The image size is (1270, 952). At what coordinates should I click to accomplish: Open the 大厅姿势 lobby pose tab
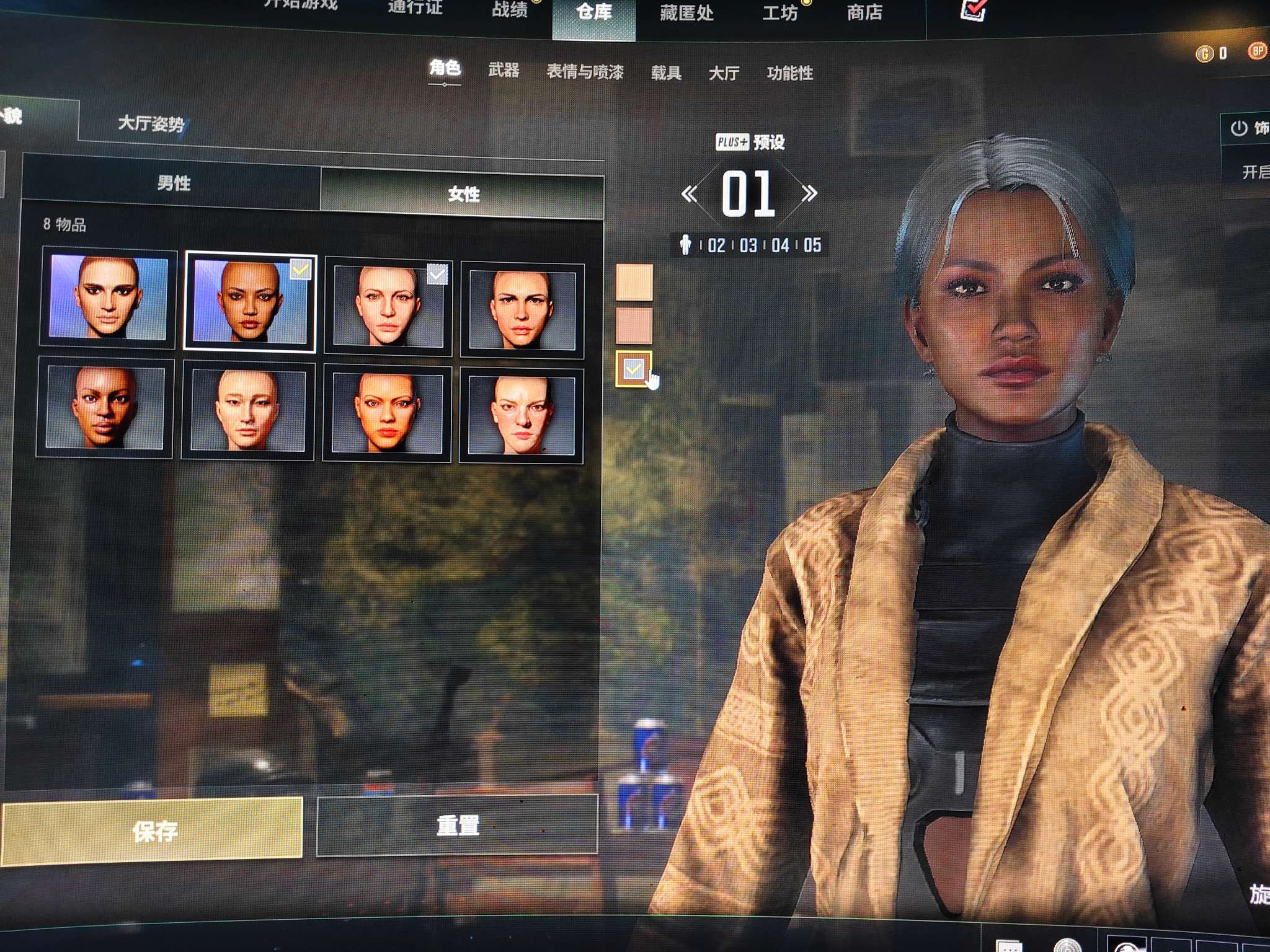point(151,125)
